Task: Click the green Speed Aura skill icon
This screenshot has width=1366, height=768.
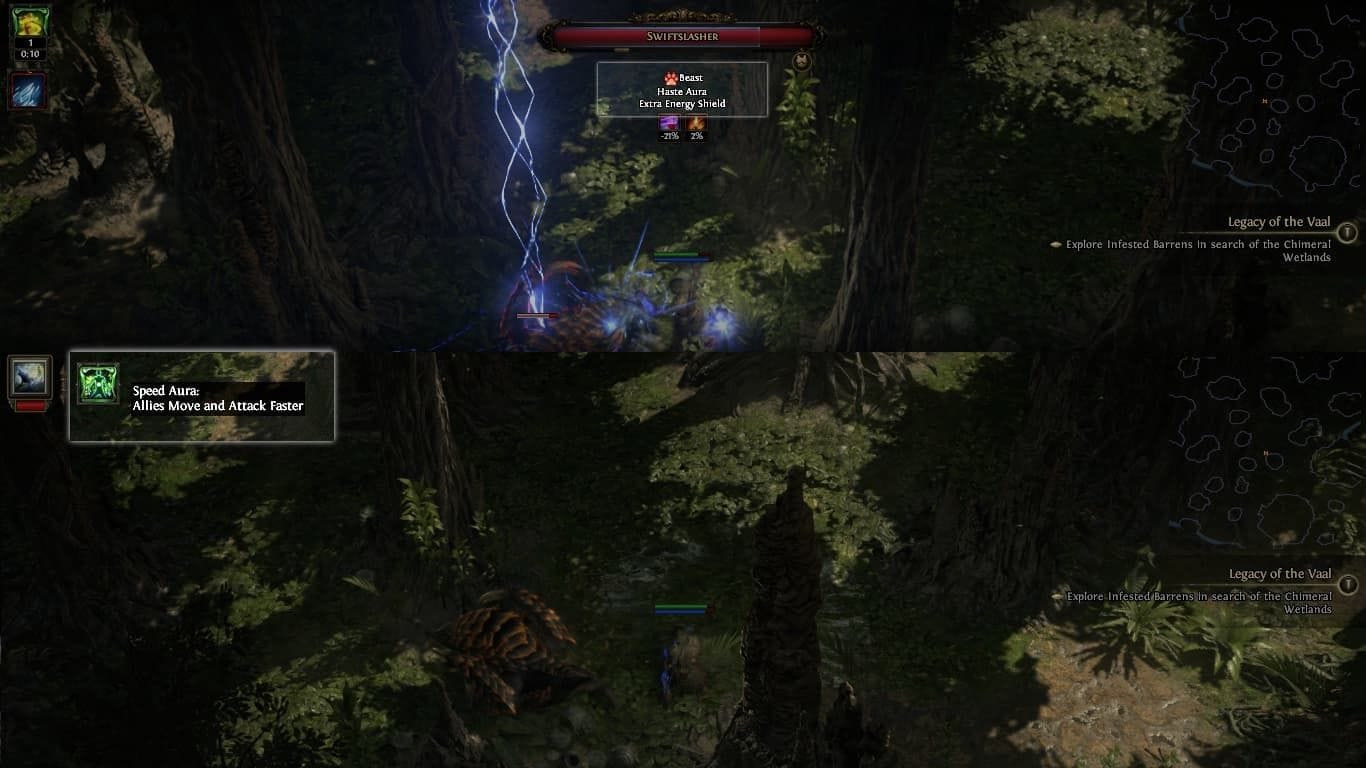Action: click(97, 385)
